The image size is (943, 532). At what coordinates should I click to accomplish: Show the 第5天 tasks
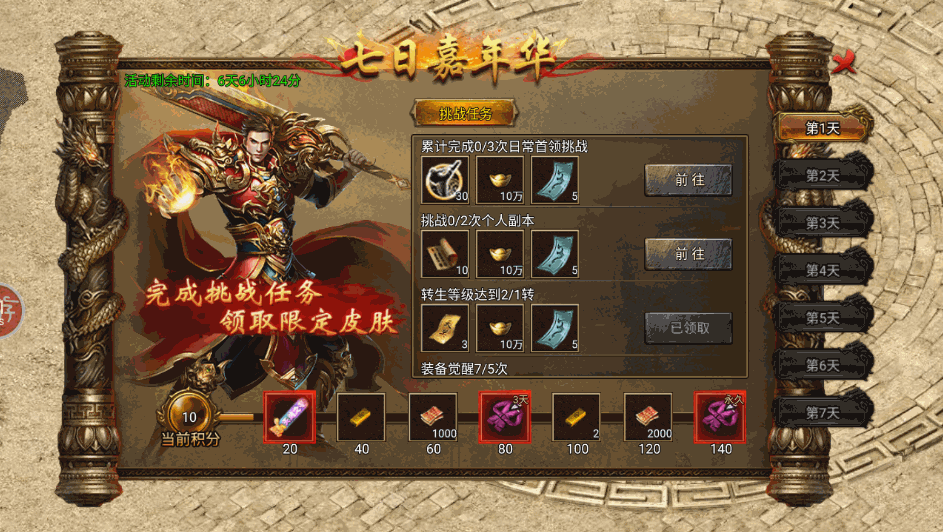(x=823, y=317)
